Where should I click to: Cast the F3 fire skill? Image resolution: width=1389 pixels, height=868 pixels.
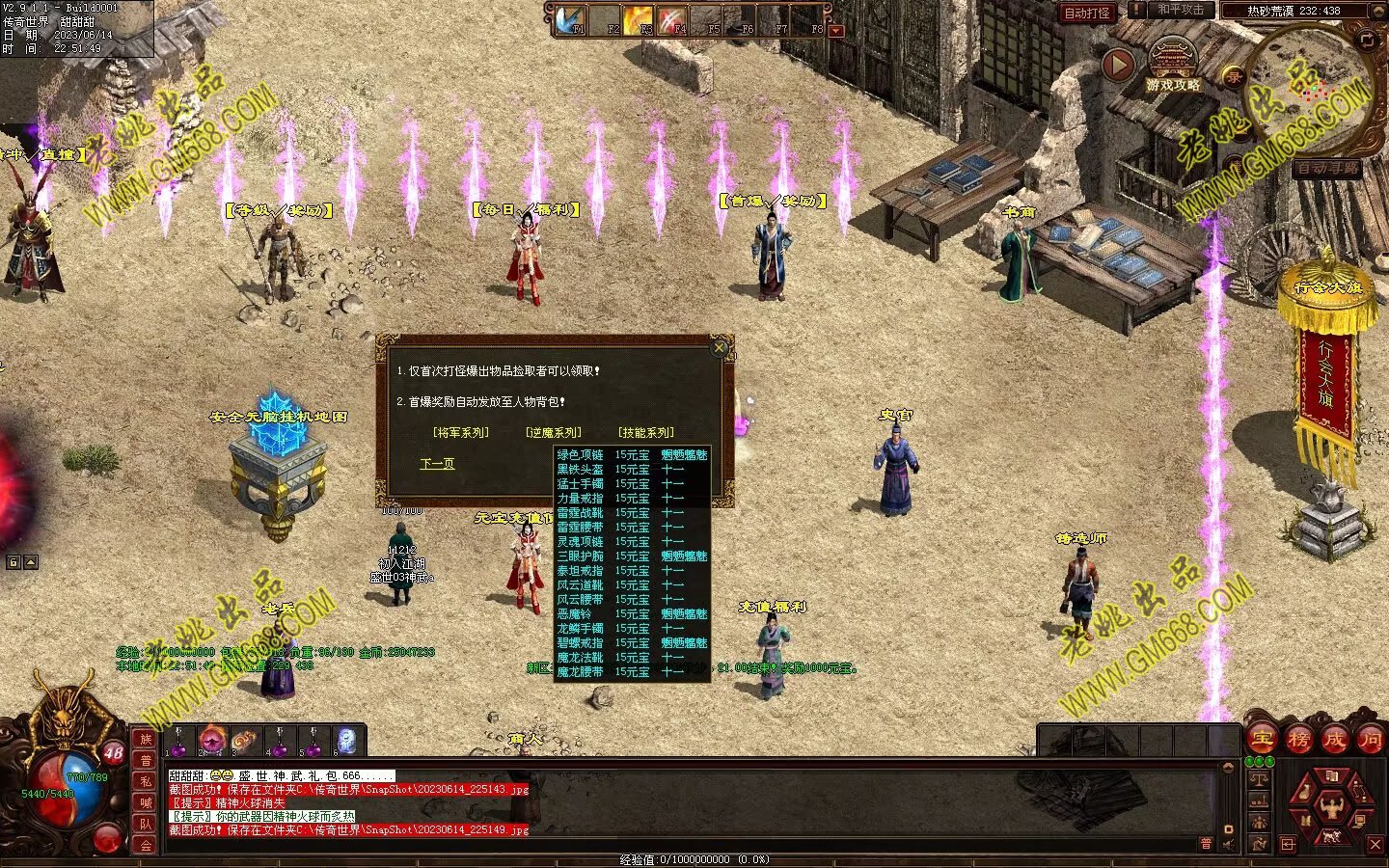(x=638, y=19)
